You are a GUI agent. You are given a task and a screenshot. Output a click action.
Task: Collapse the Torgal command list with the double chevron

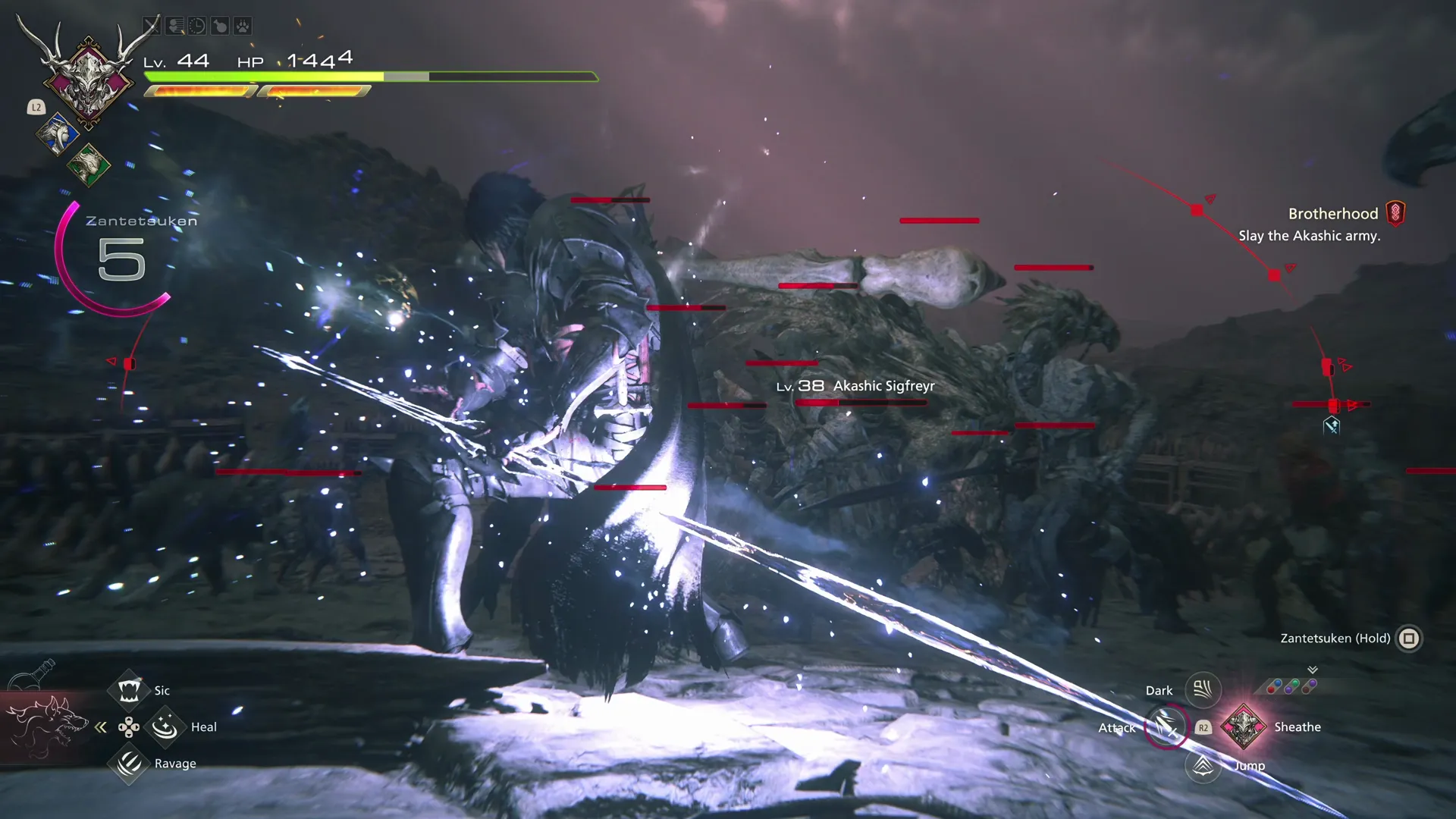pyautogui.click(x=102, y=726)
